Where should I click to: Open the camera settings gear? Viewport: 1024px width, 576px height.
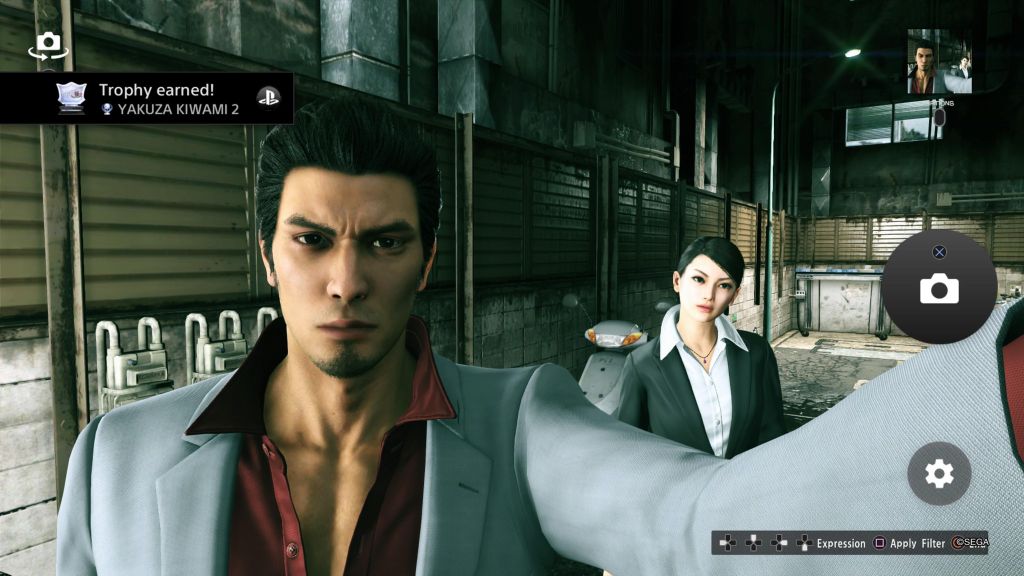[939, 473]
